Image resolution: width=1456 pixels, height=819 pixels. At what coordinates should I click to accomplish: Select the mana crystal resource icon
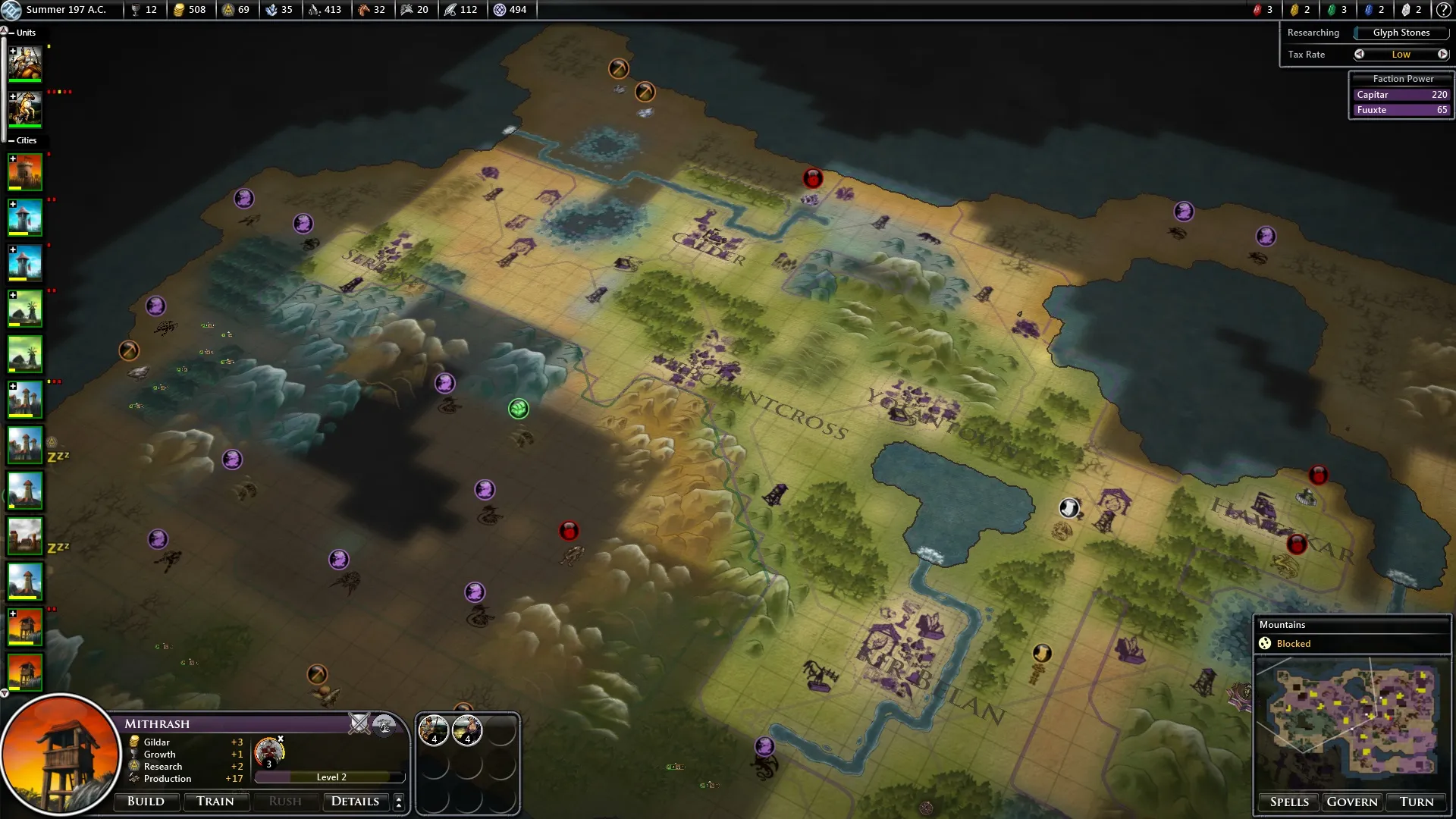point(273,10)
